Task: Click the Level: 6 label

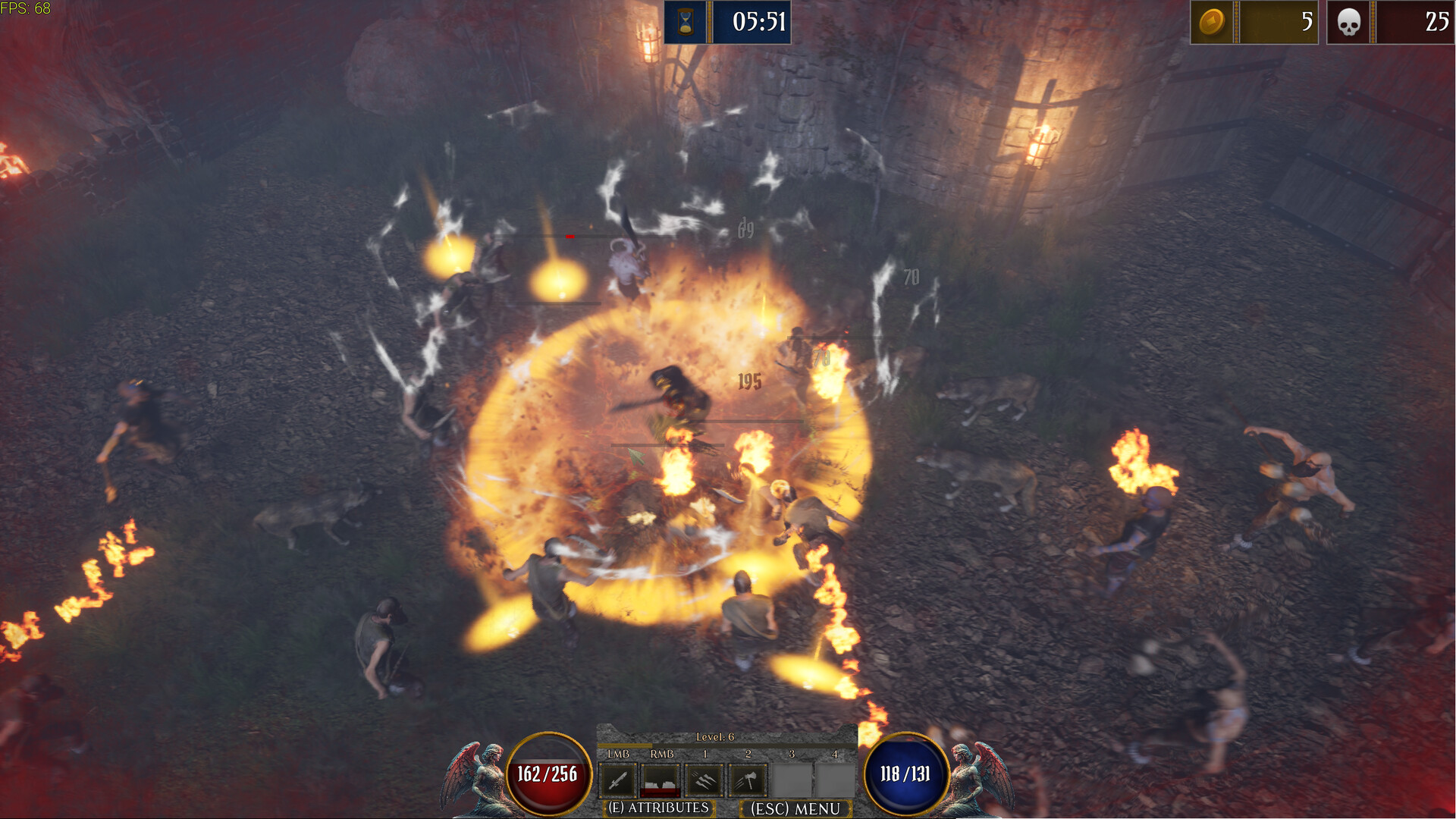Action: [x=715, y=736]
